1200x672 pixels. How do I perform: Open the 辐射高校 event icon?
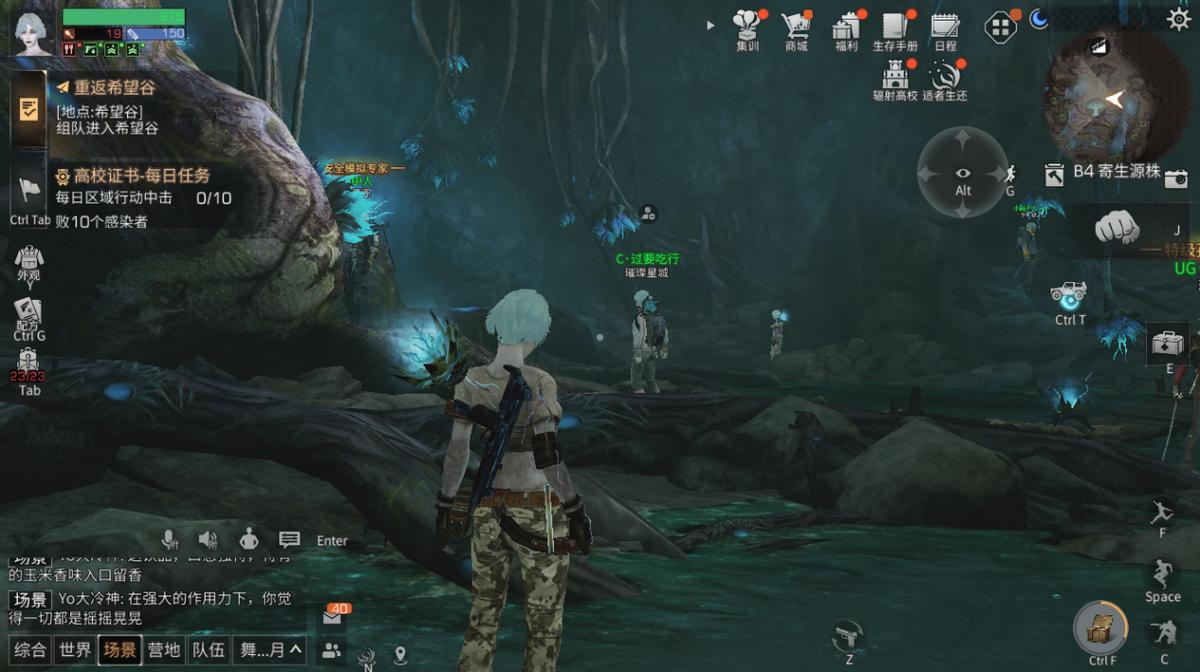(x=894, y=76)
